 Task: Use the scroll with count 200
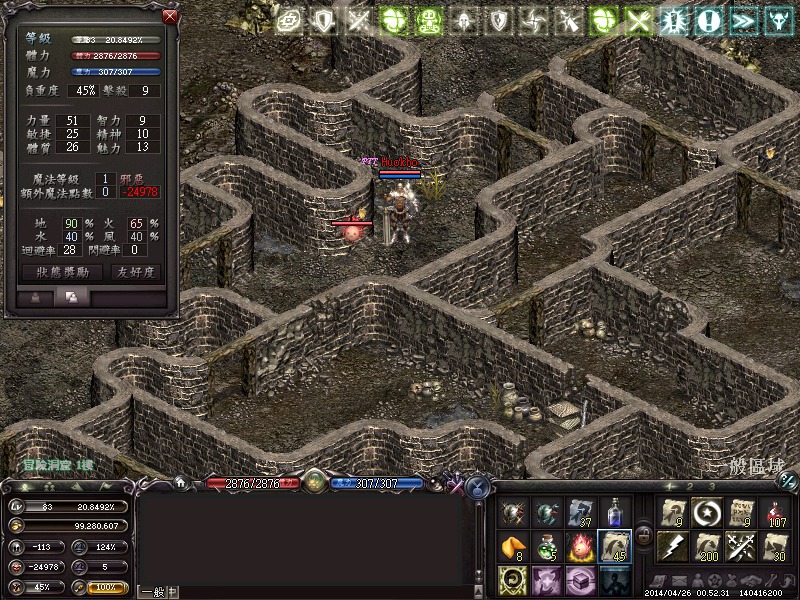(706, 546)
